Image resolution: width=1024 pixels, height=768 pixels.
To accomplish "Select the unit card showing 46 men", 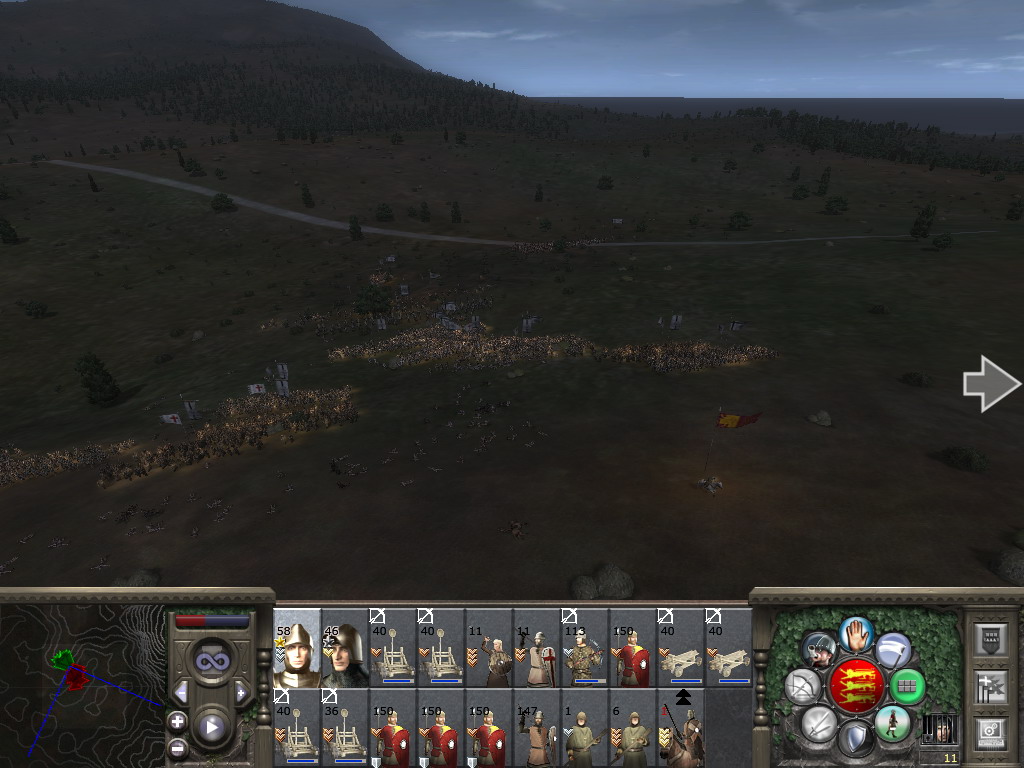I will click(345, 647).
